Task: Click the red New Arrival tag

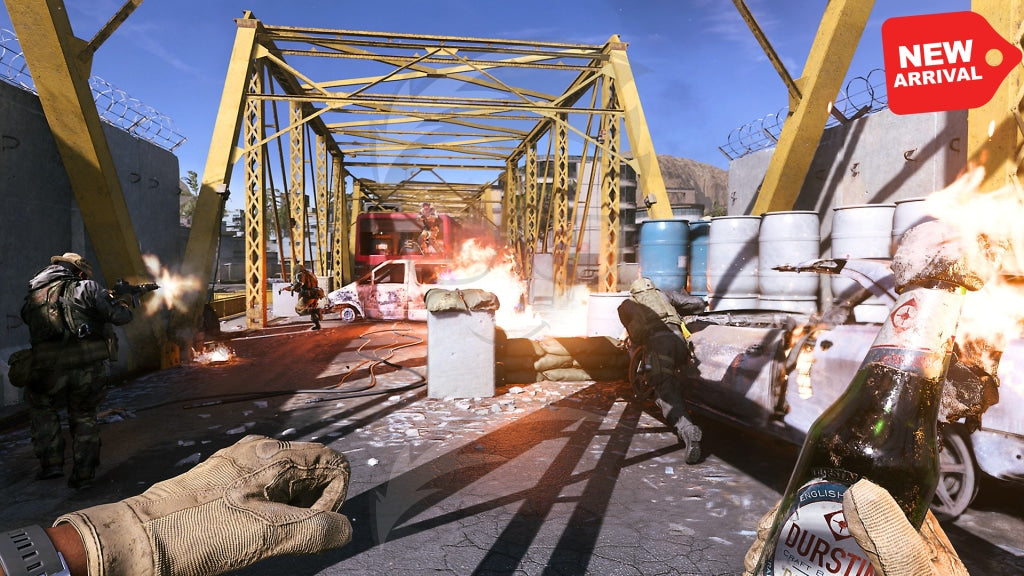Action: point(946,62)
